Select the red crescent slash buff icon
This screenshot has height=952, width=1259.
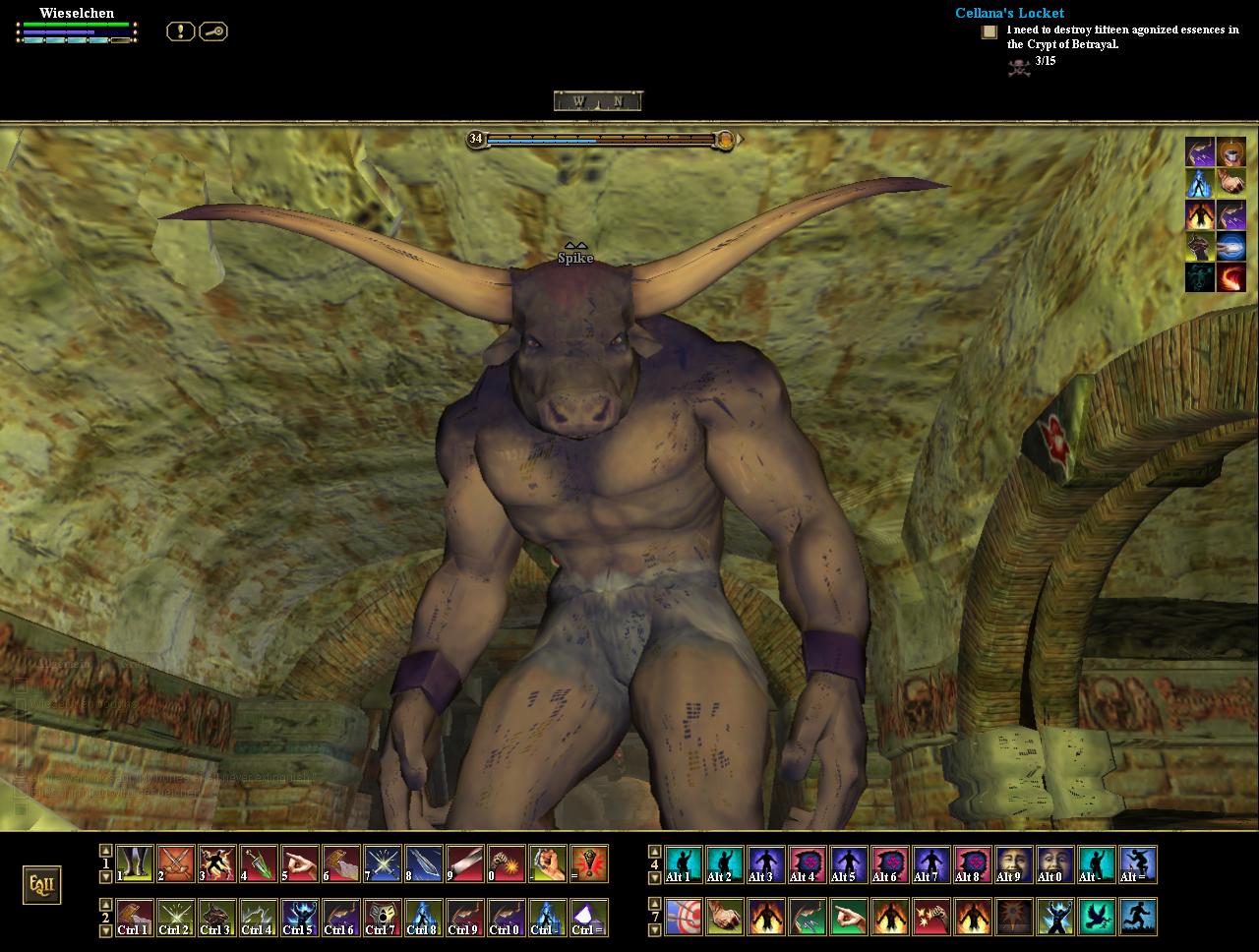click(1231, 277)
